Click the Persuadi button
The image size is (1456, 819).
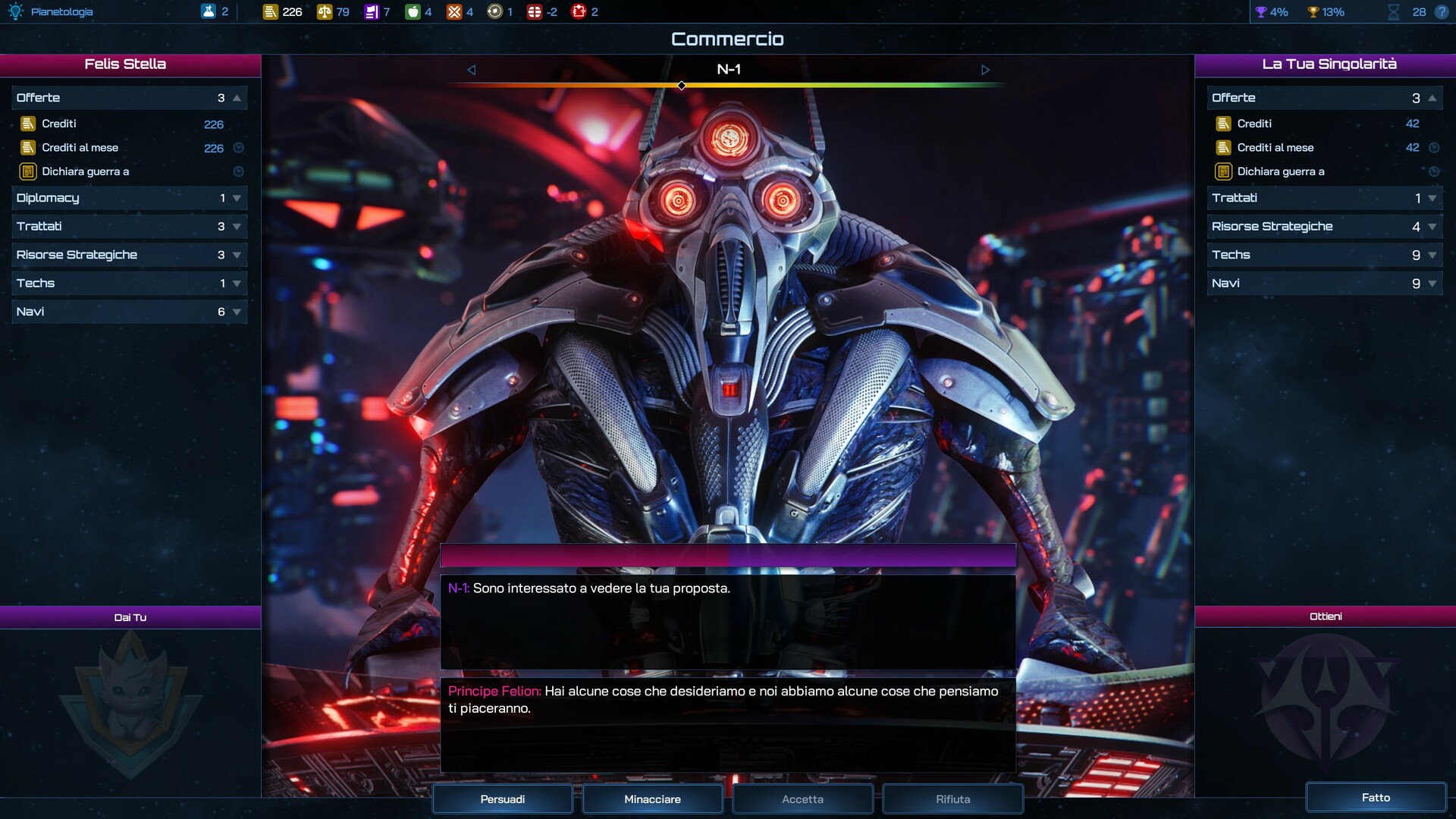pyautogui.click(x=502, y=799)
